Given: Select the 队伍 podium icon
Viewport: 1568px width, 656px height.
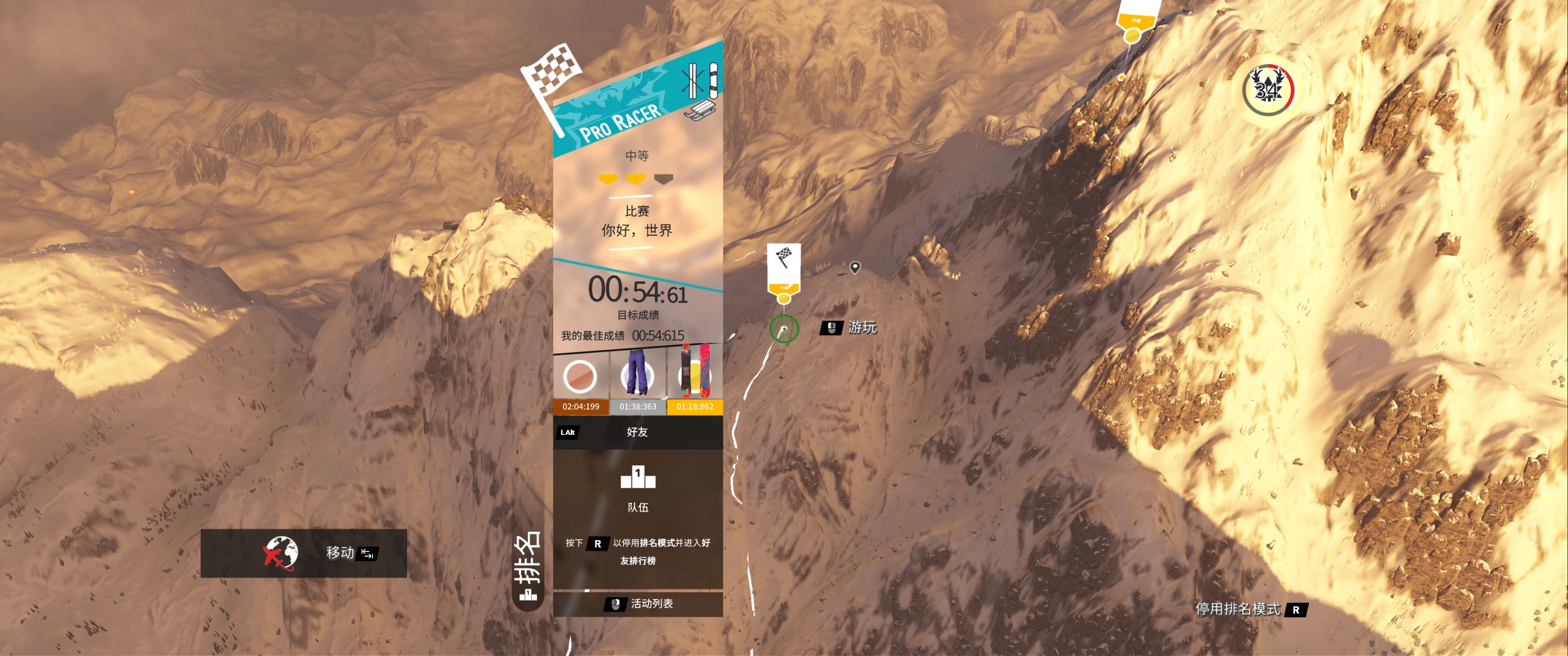Looking at the screenshot, I should (x=638, y=478).
